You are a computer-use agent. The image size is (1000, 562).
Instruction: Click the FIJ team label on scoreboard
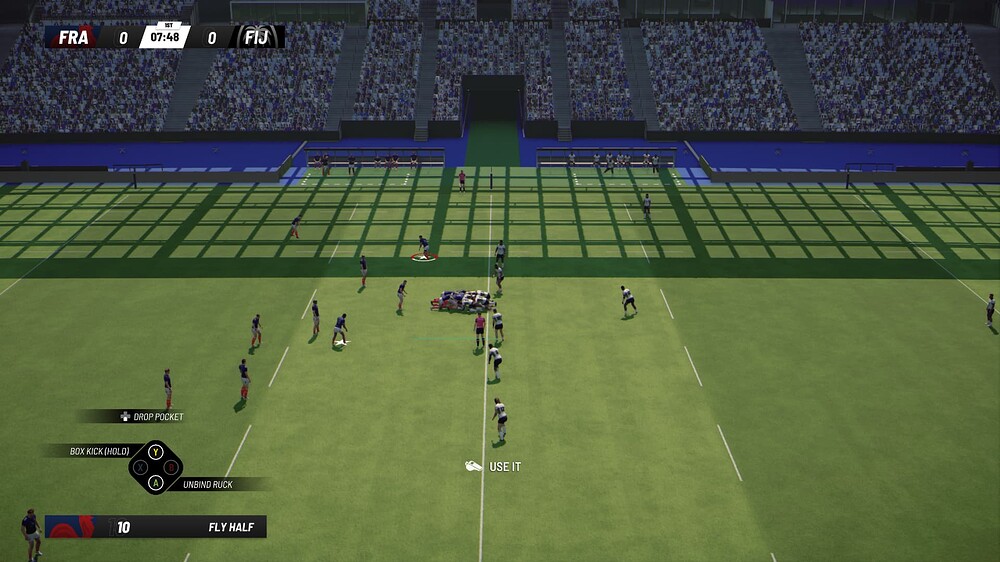[259, 38]
